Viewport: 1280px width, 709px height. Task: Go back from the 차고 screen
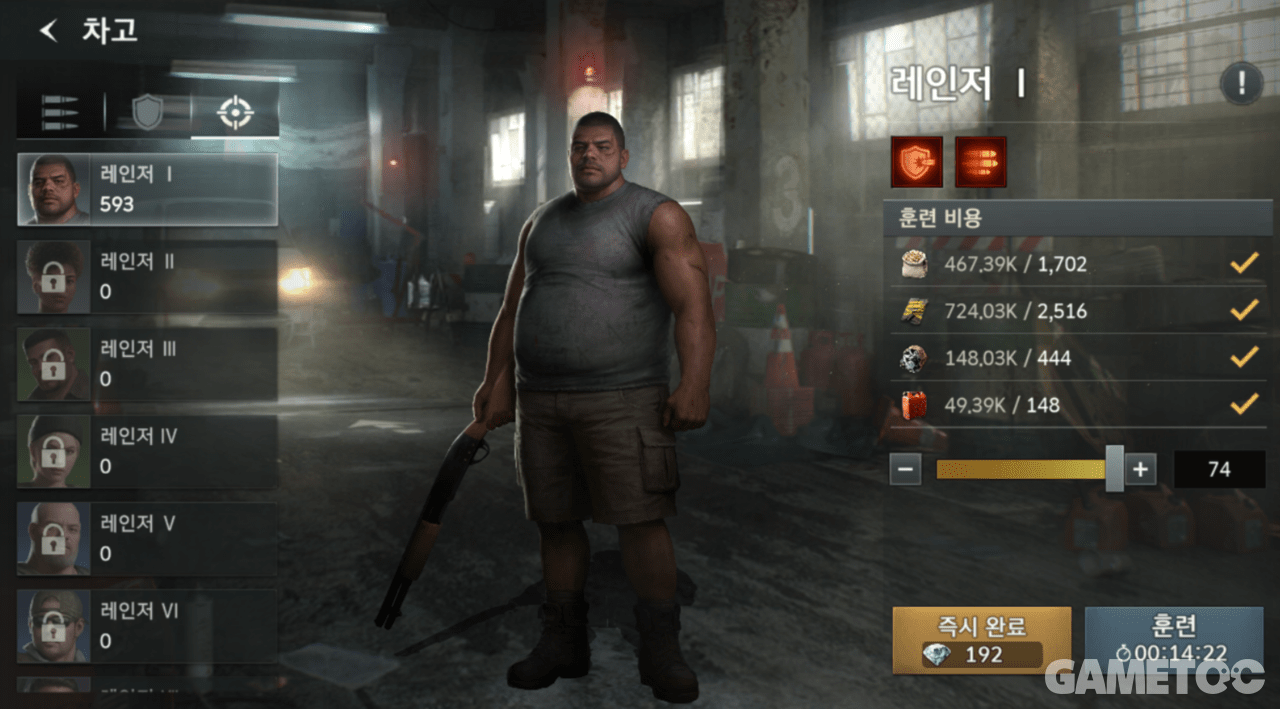(x=48, y=30)
